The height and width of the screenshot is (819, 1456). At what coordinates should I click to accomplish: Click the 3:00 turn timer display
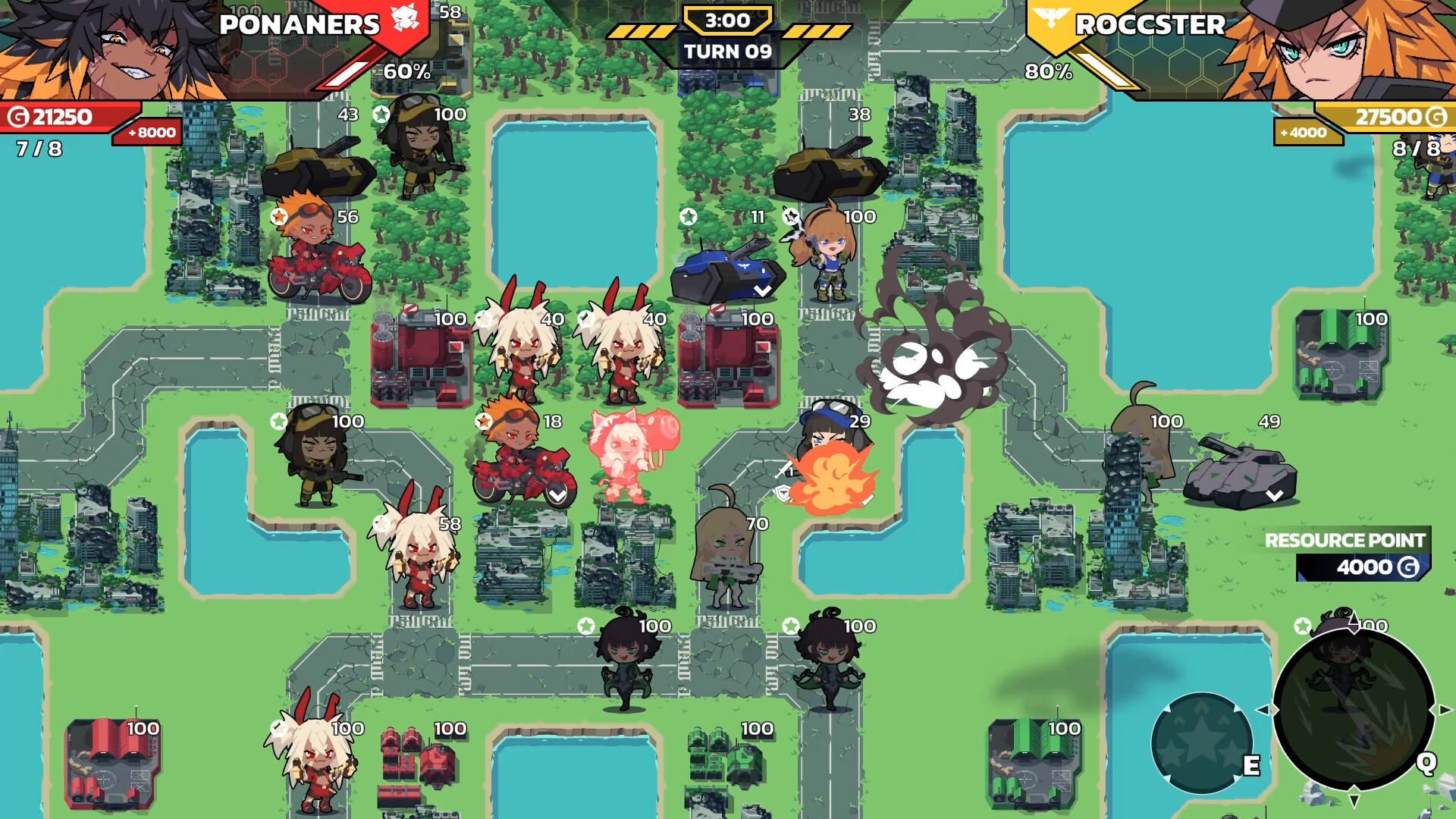(728, 20)
